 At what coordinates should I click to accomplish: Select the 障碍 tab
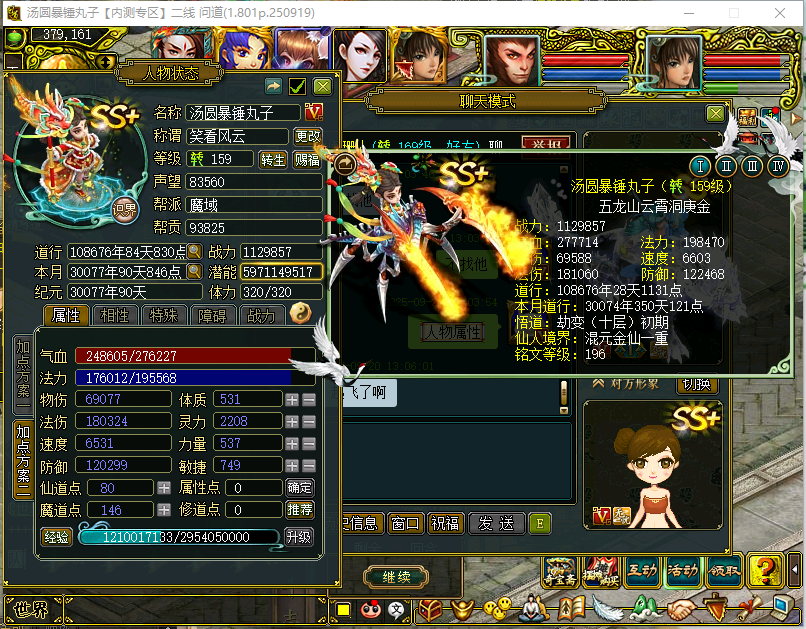[x=212, y=316]
